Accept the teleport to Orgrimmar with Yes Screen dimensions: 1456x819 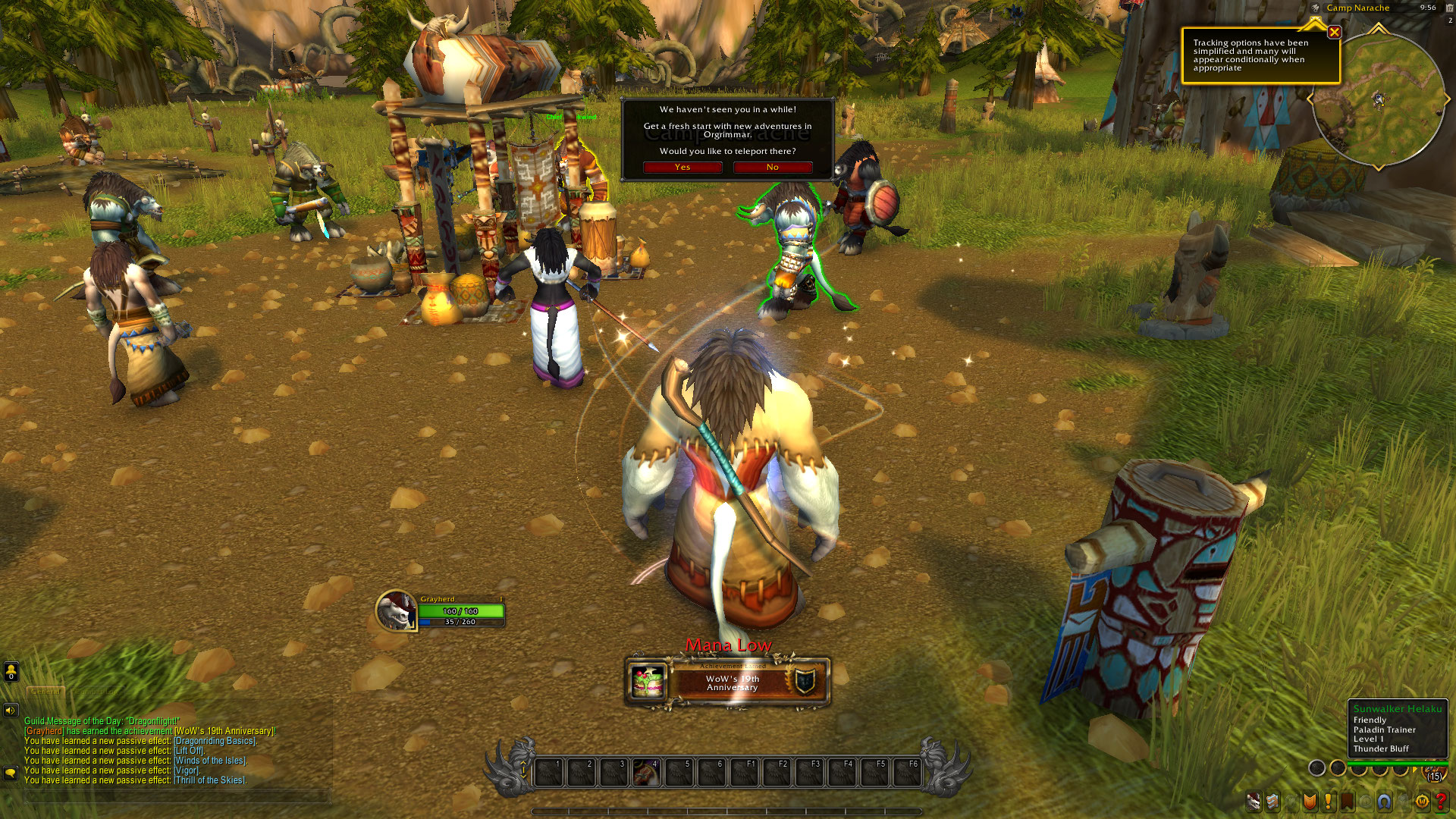(x=682, y=167)
